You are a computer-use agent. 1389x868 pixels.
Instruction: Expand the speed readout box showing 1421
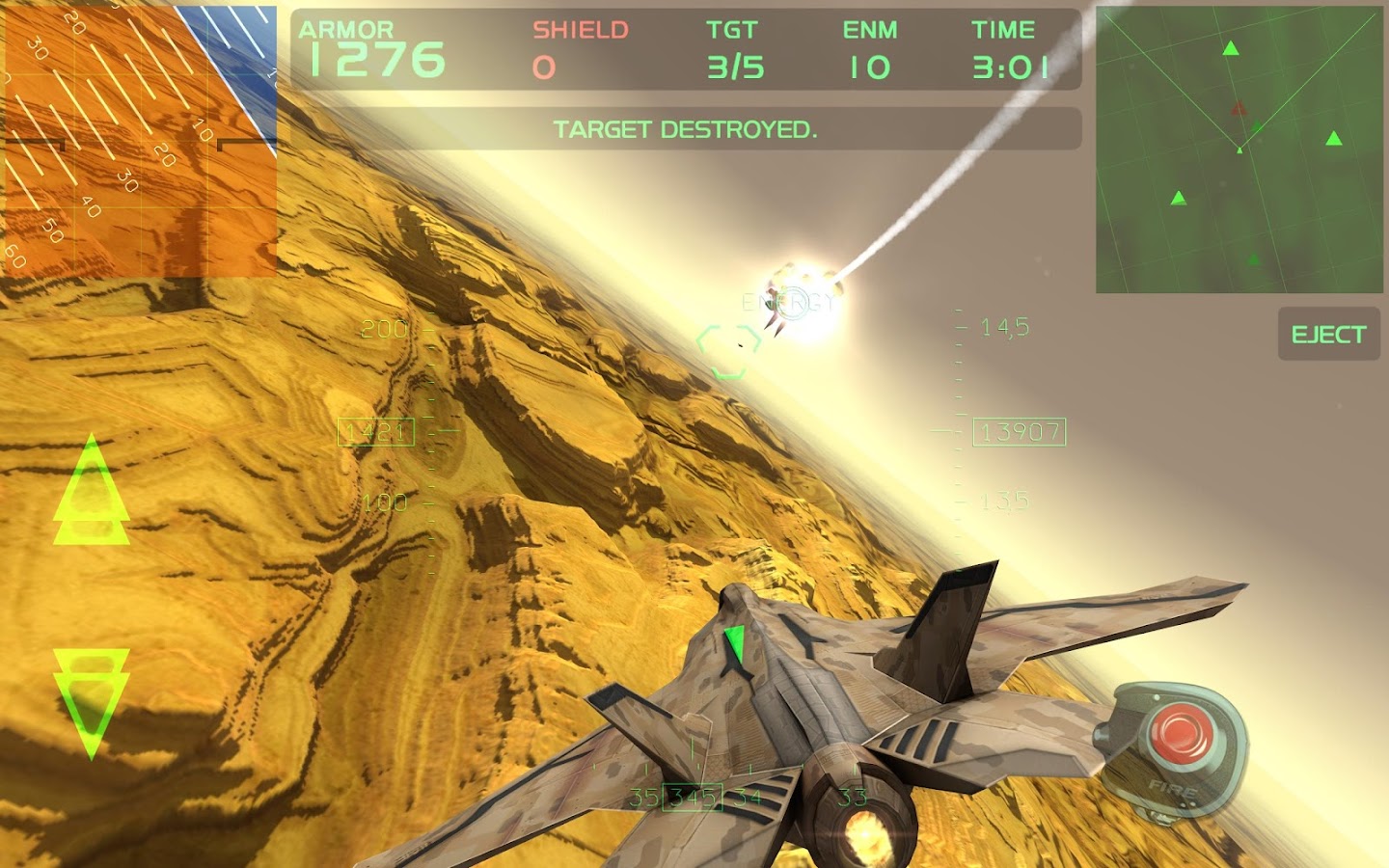375,432
